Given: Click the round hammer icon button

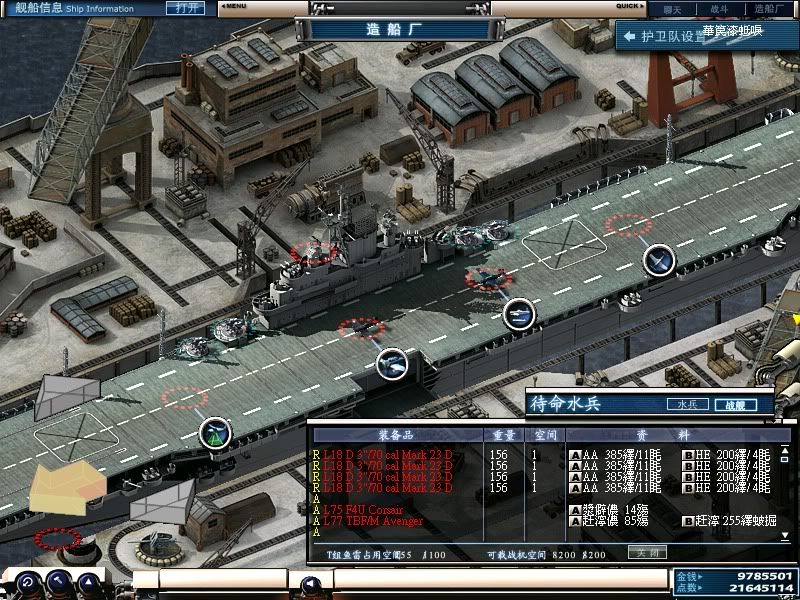Looking at the screenshot, I should pos(58,583).
